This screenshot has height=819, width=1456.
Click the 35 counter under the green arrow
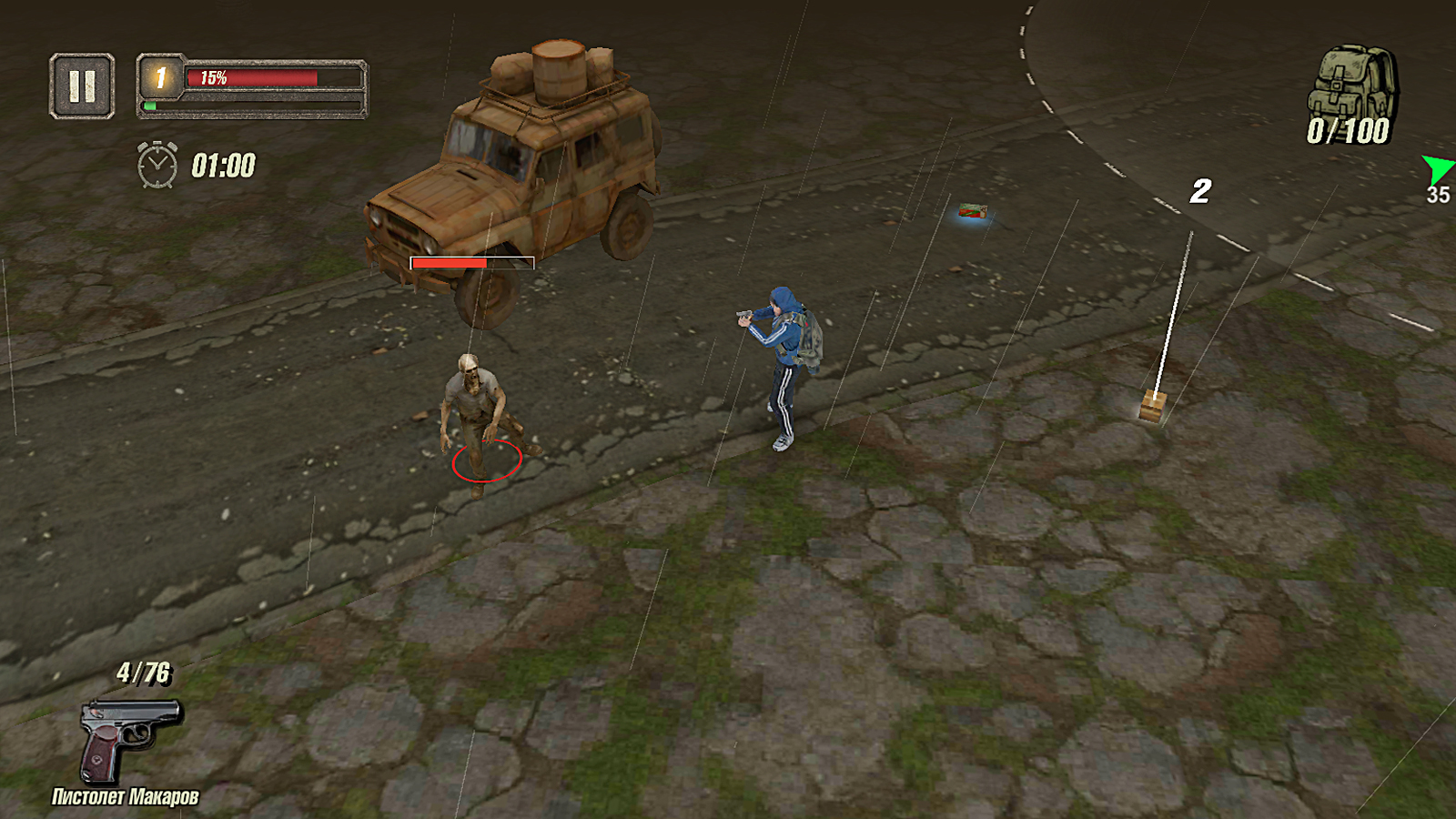click(1438, 194)
